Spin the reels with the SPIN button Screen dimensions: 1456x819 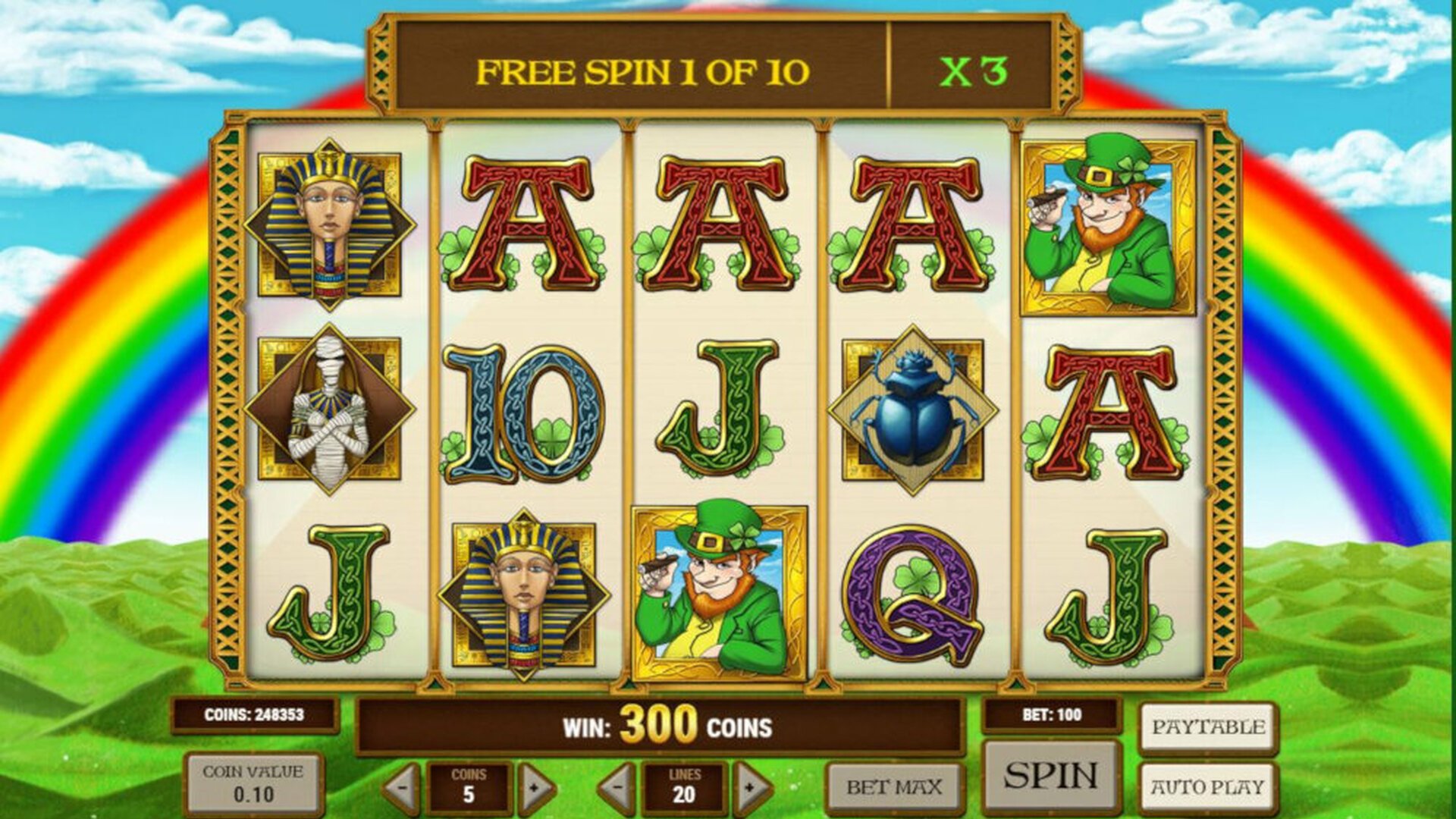point(1051,776)
